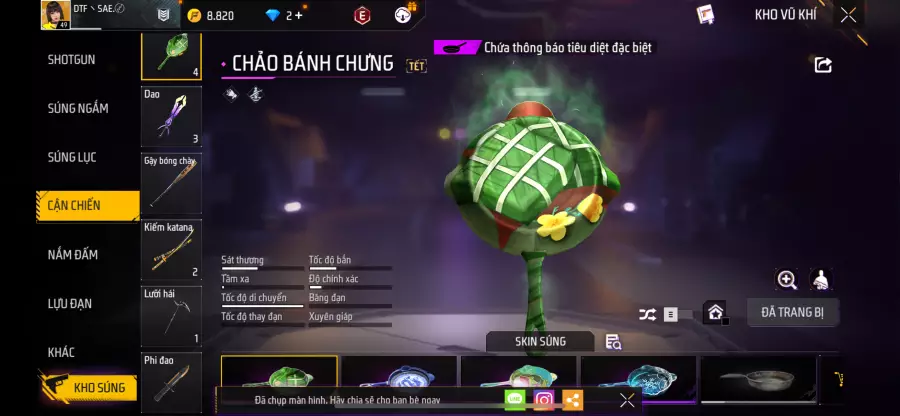Toggle the shuffle random skin icon
The width and height of the screenshot is (900, 416).
[648, 314]
